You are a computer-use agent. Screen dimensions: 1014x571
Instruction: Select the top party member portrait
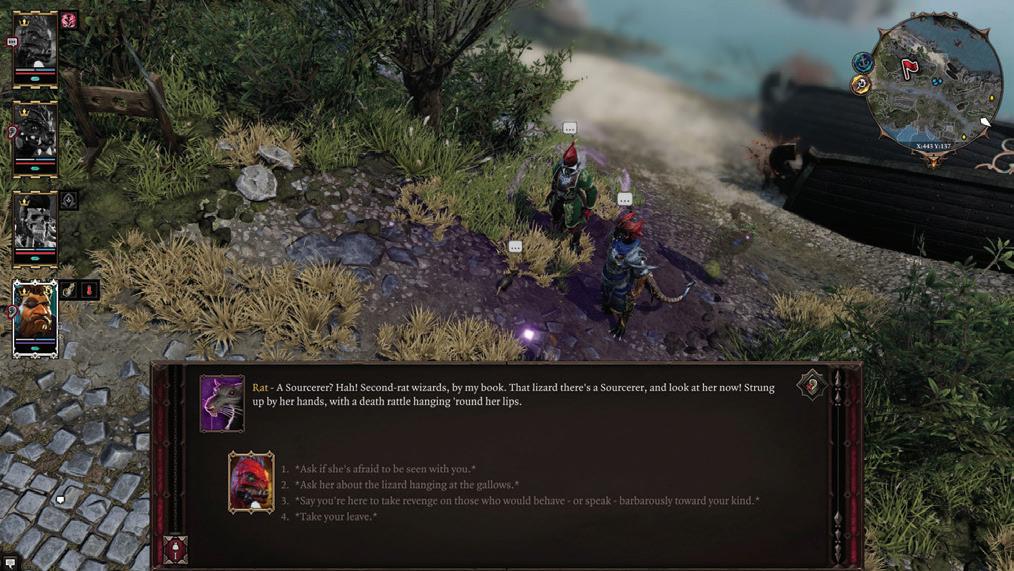click(x=35, y=48)
